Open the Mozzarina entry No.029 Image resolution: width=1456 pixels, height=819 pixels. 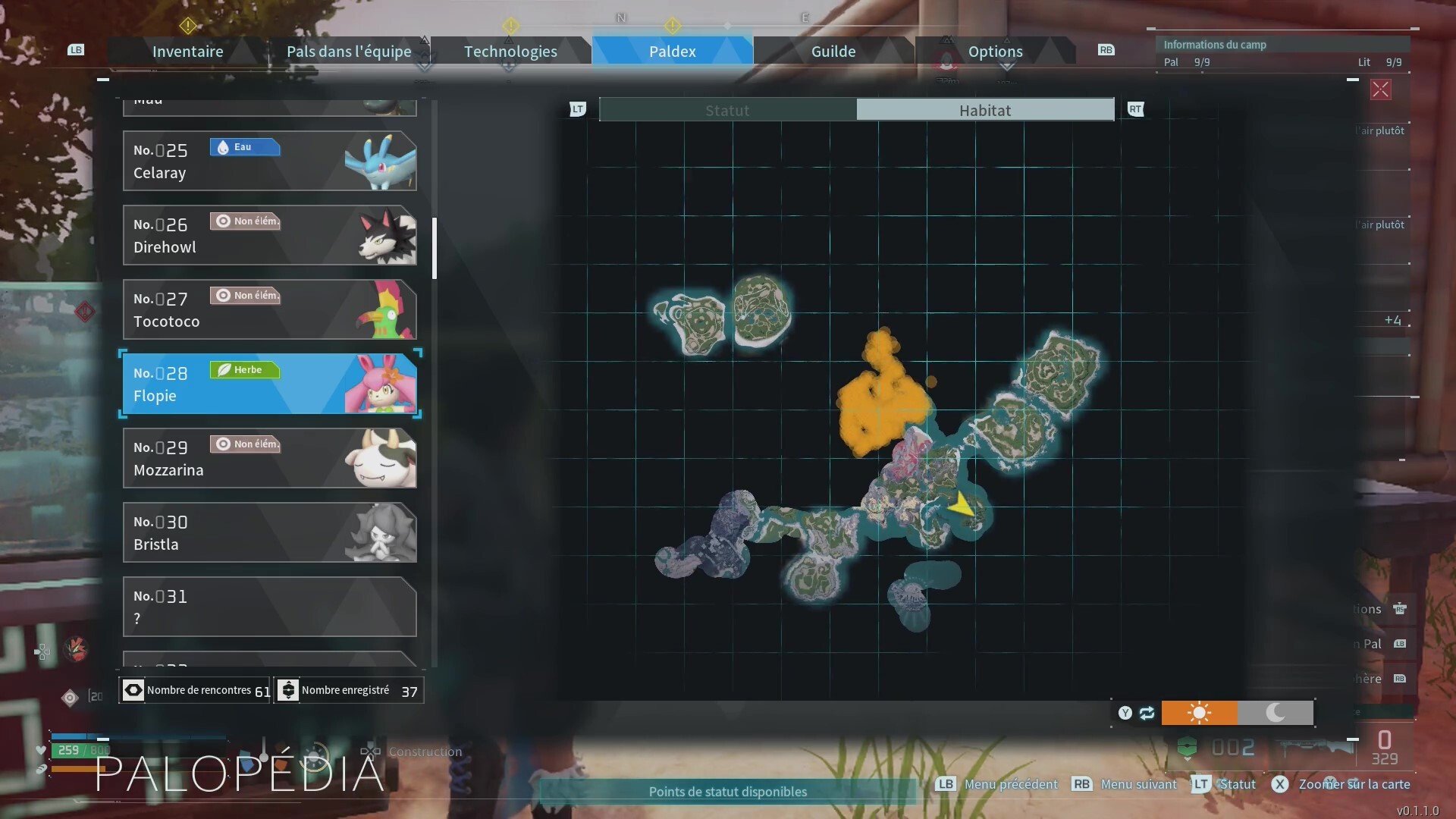[269, 458]
